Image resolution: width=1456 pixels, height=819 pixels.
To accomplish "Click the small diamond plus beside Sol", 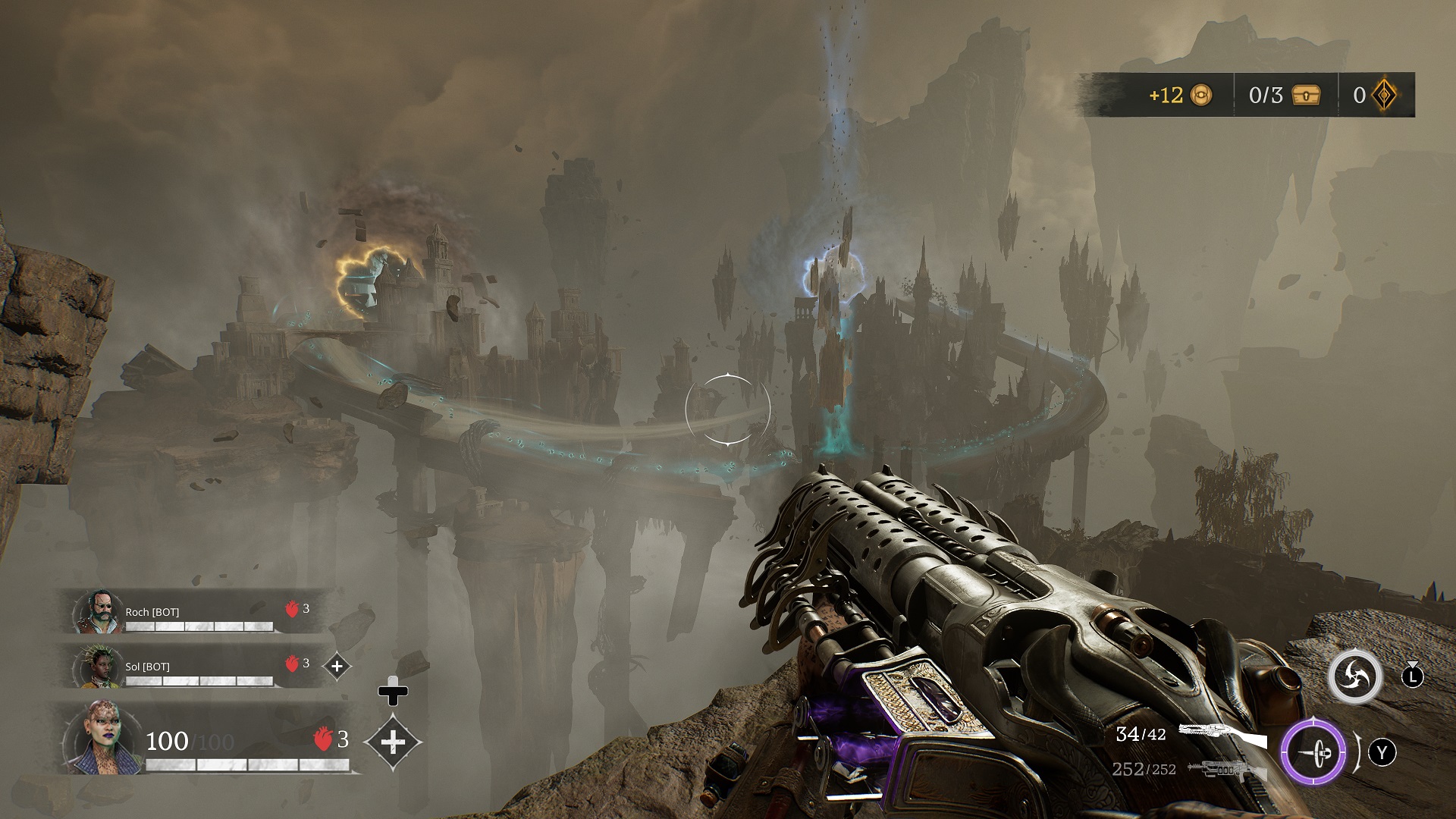I will tap(337, 667).
